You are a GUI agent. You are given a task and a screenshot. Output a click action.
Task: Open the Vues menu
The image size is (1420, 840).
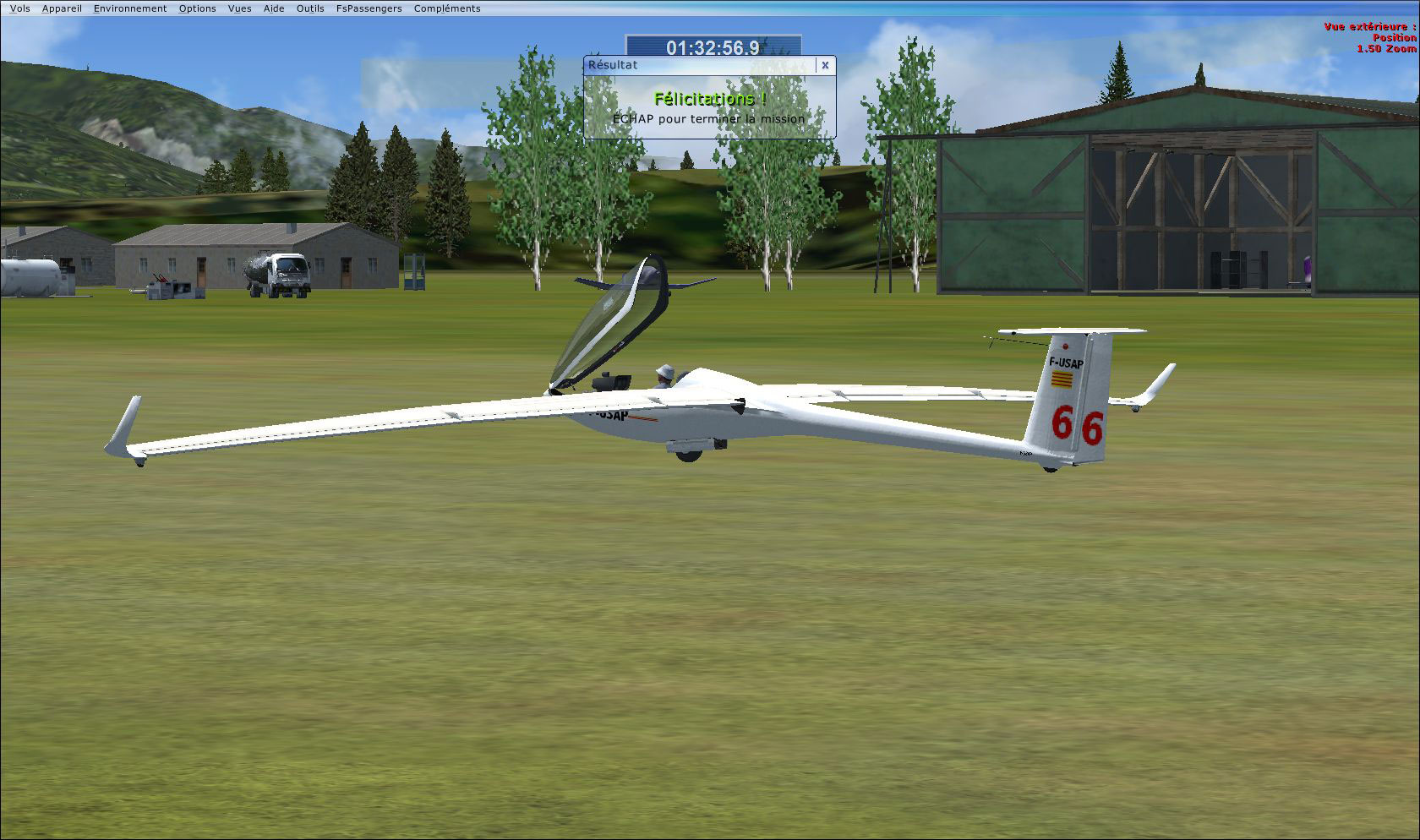[239, 8]
